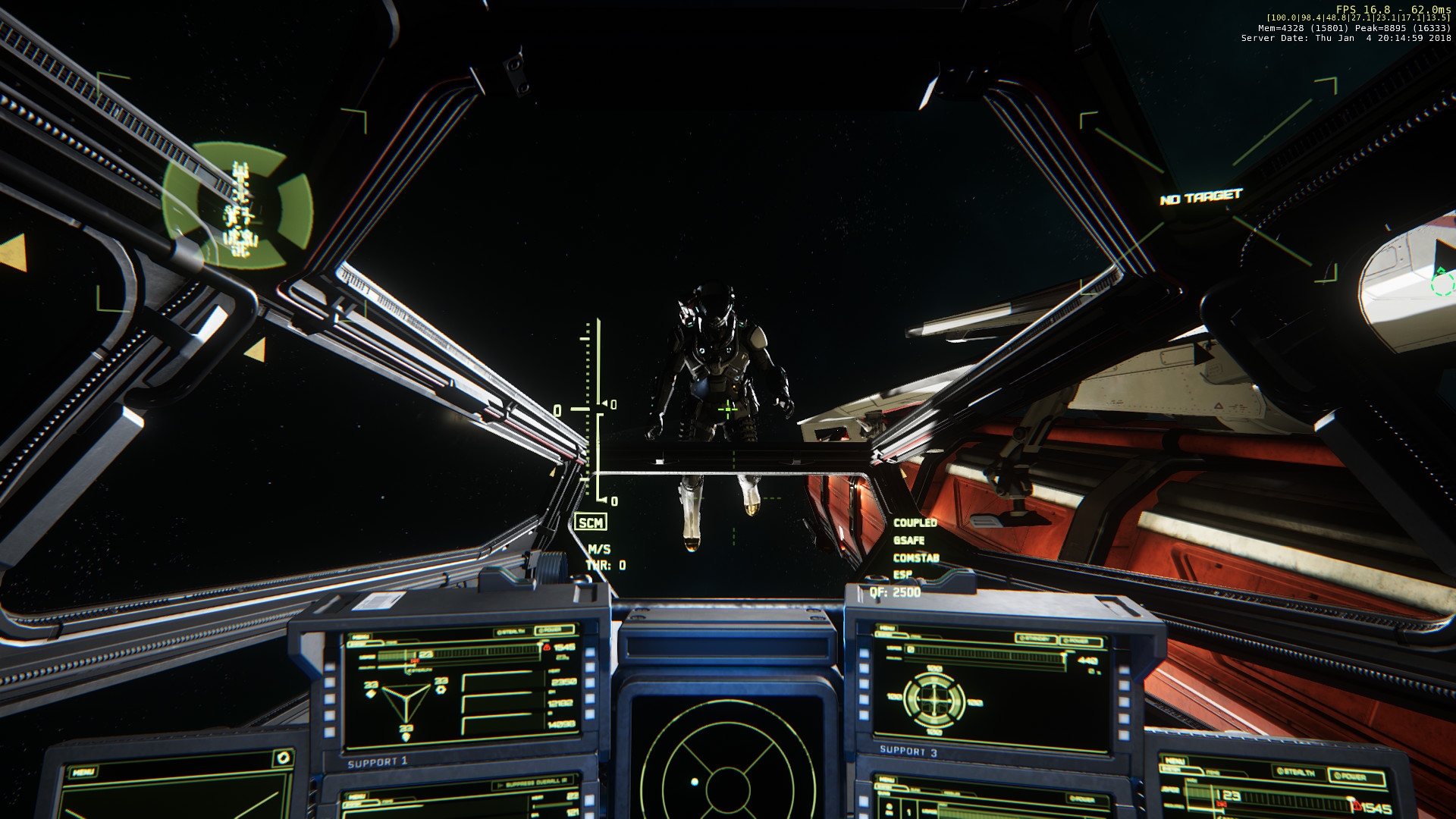Screen dimensions: 1456x819
Task: Open the MENU on the Support 1 display
Action: [x=359, y=638]
